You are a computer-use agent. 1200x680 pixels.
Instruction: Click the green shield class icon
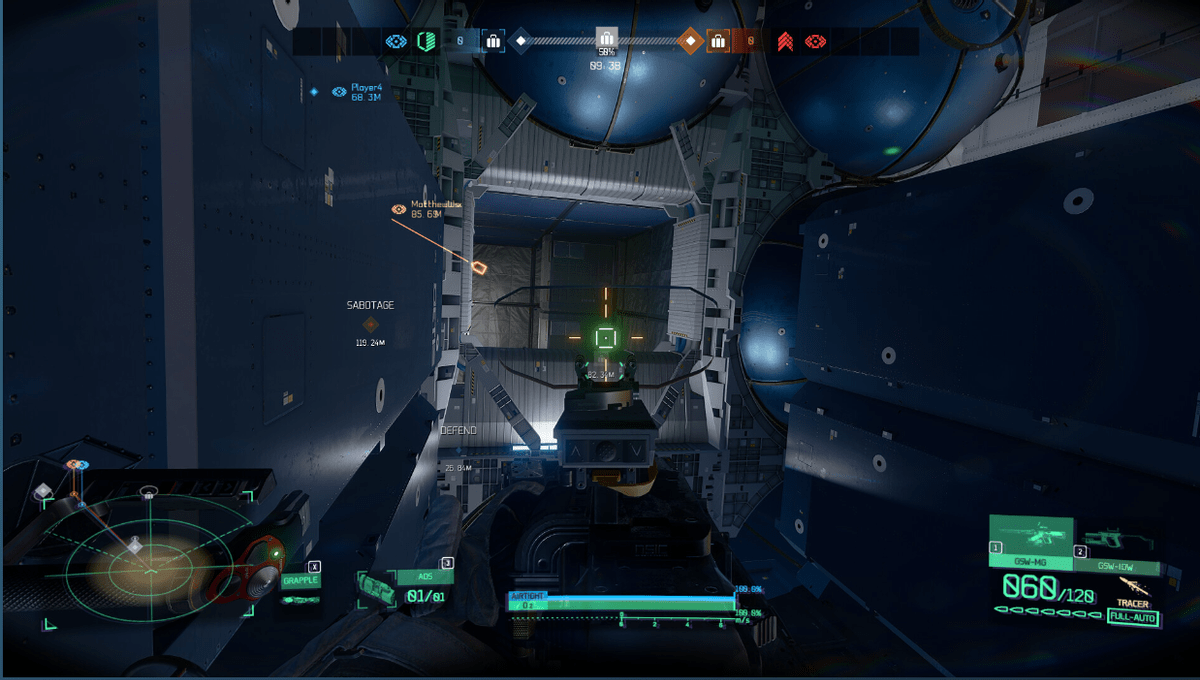(427, 41)
